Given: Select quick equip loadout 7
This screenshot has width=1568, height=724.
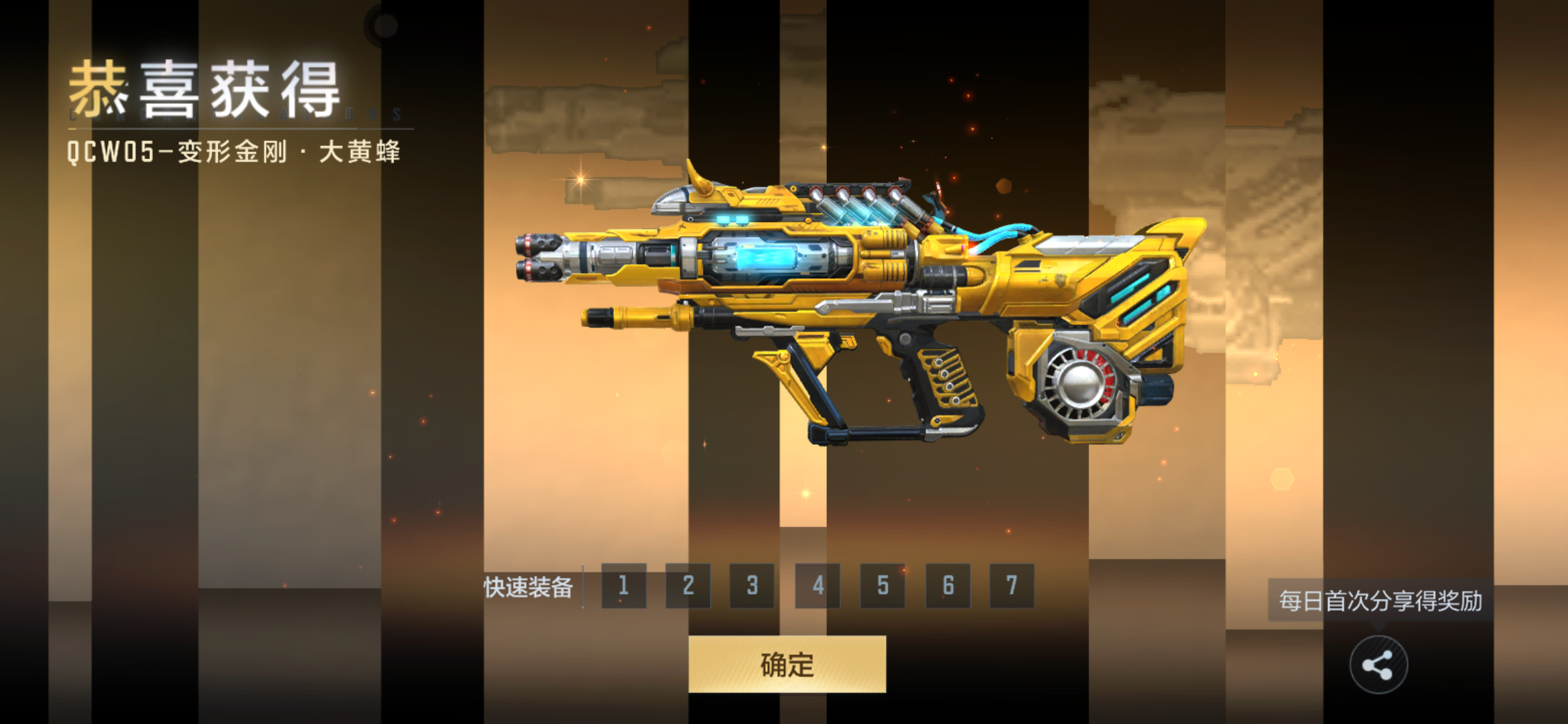Looking at the screenshot, I should coord(1012,586).
